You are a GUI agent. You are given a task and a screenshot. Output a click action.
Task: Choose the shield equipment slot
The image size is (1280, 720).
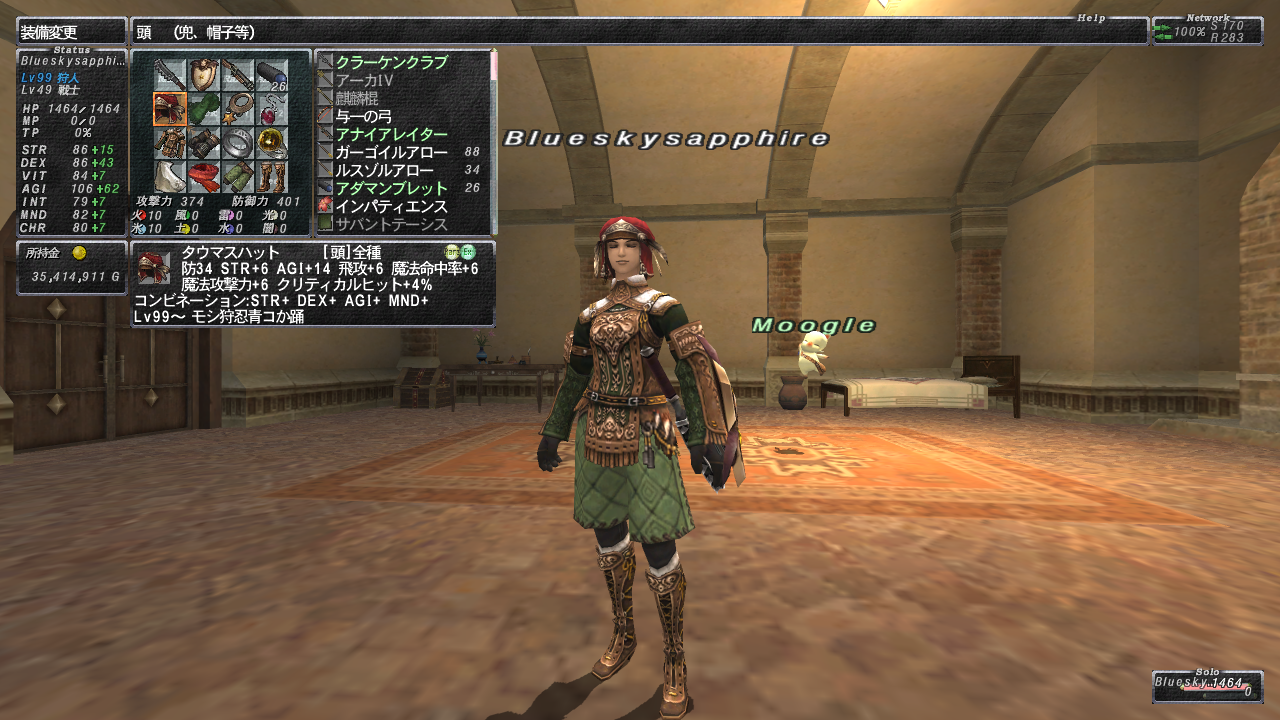pyautogui.click(x=204, y=74)
